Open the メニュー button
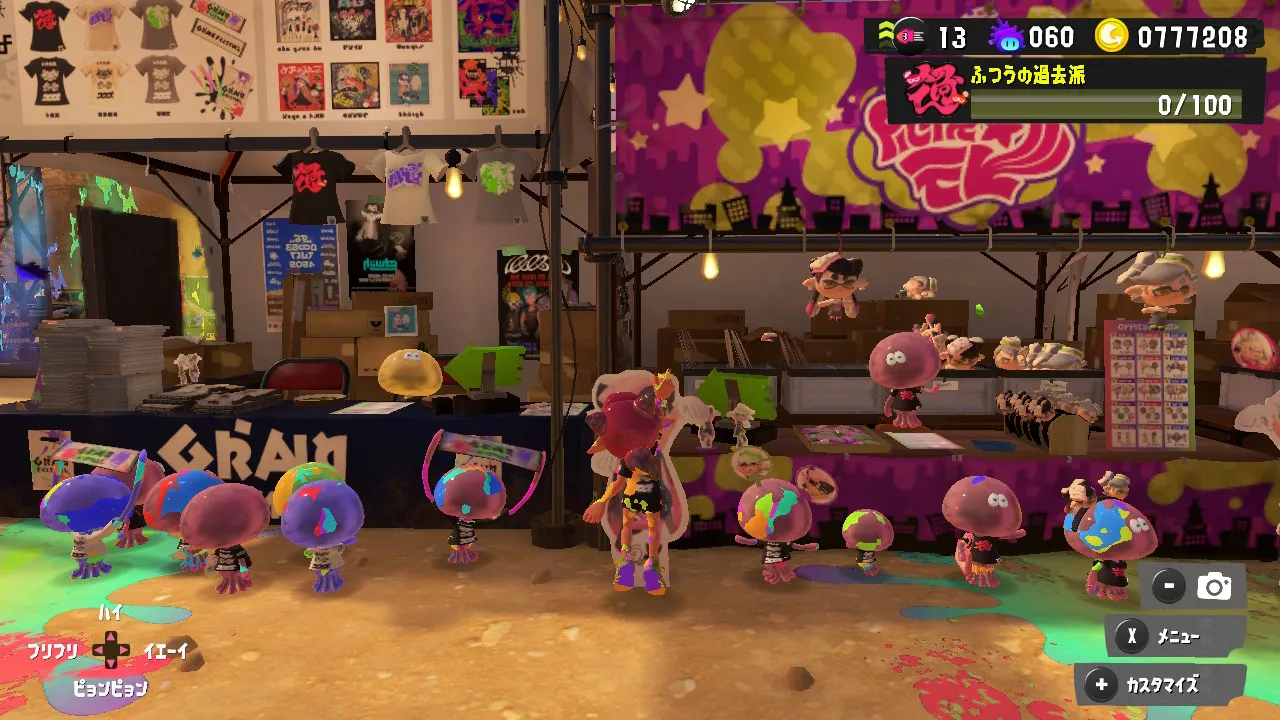This screenshot has width=1280, height=720. pyautogui.click(x=1175, y=636)
